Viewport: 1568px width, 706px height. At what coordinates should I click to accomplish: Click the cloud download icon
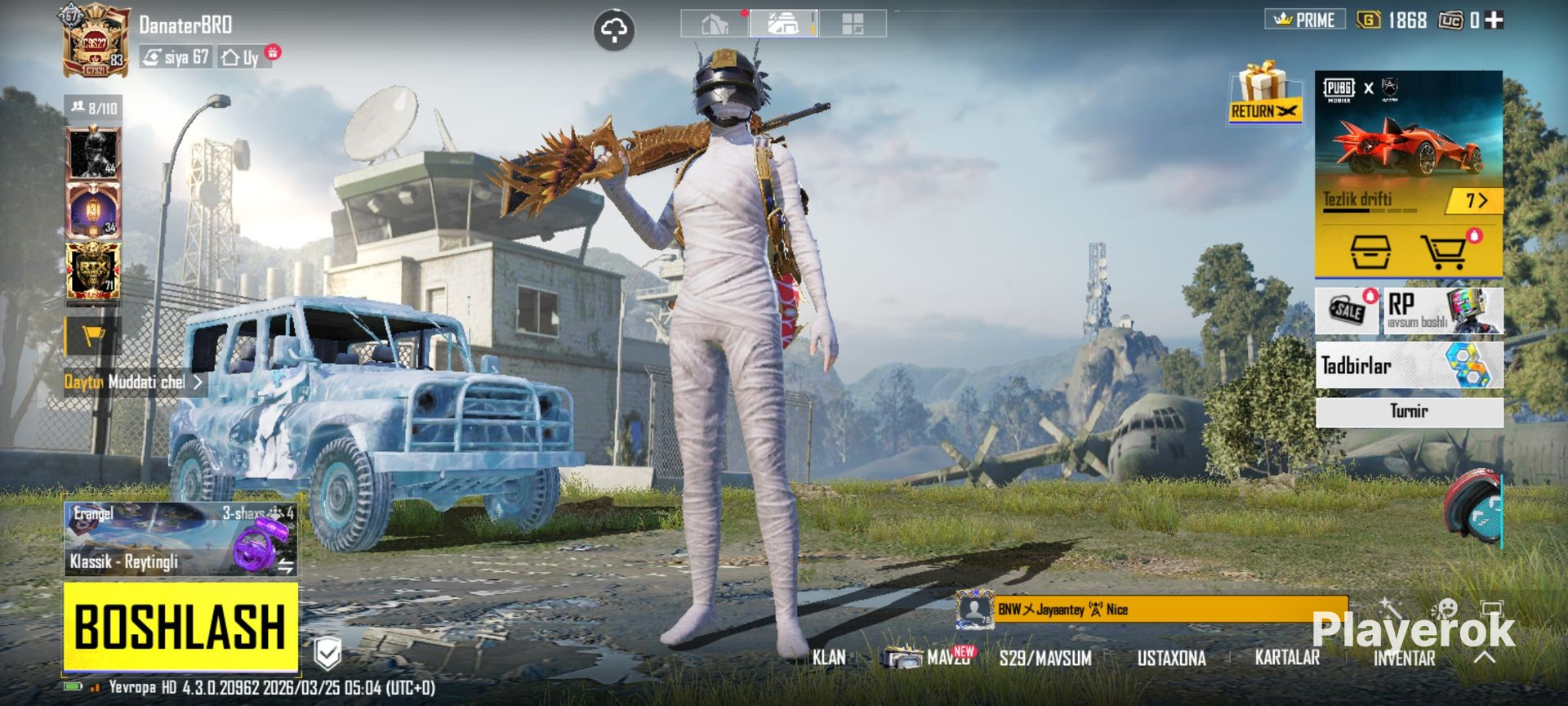tap(613, 31)
